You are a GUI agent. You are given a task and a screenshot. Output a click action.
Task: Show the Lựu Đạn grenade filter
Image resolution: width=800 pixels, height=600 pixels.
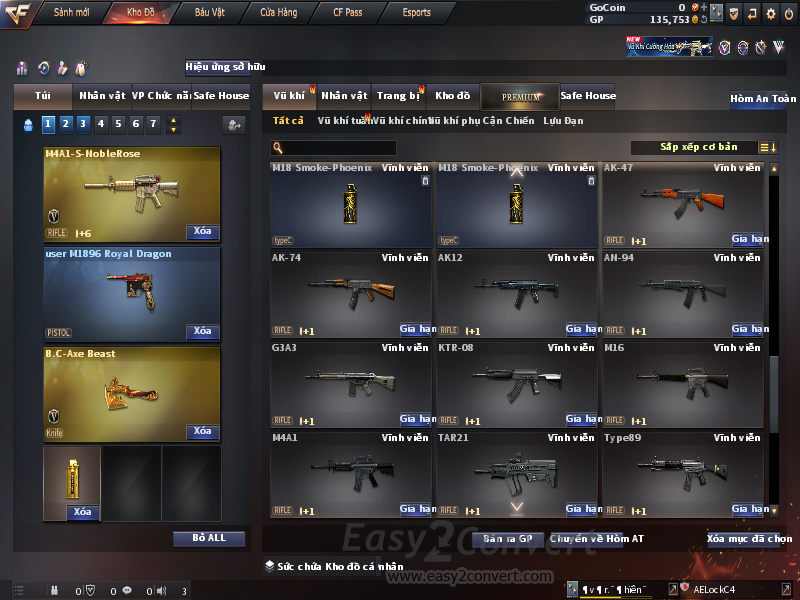pyautogui.click(x=563, y=121)
